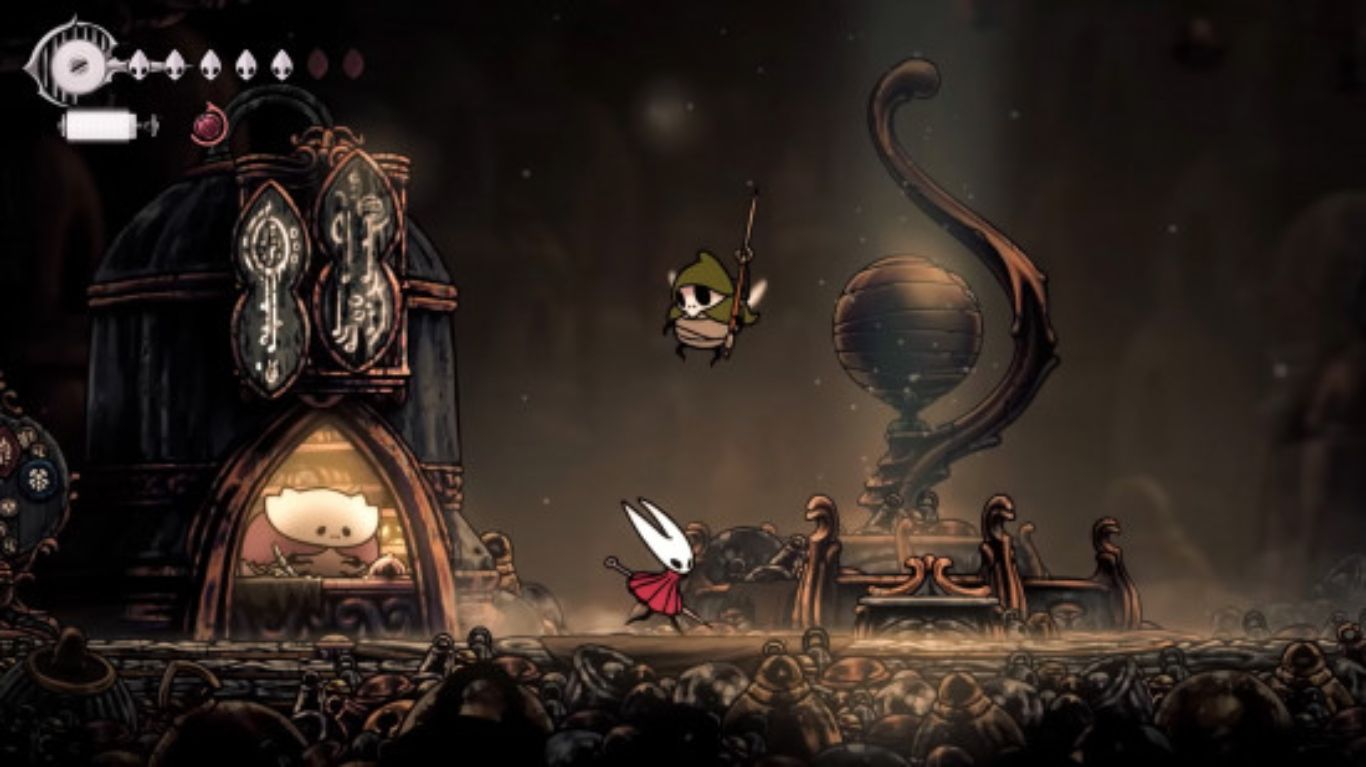Click the silk spool crest emblem

point(73,63)
